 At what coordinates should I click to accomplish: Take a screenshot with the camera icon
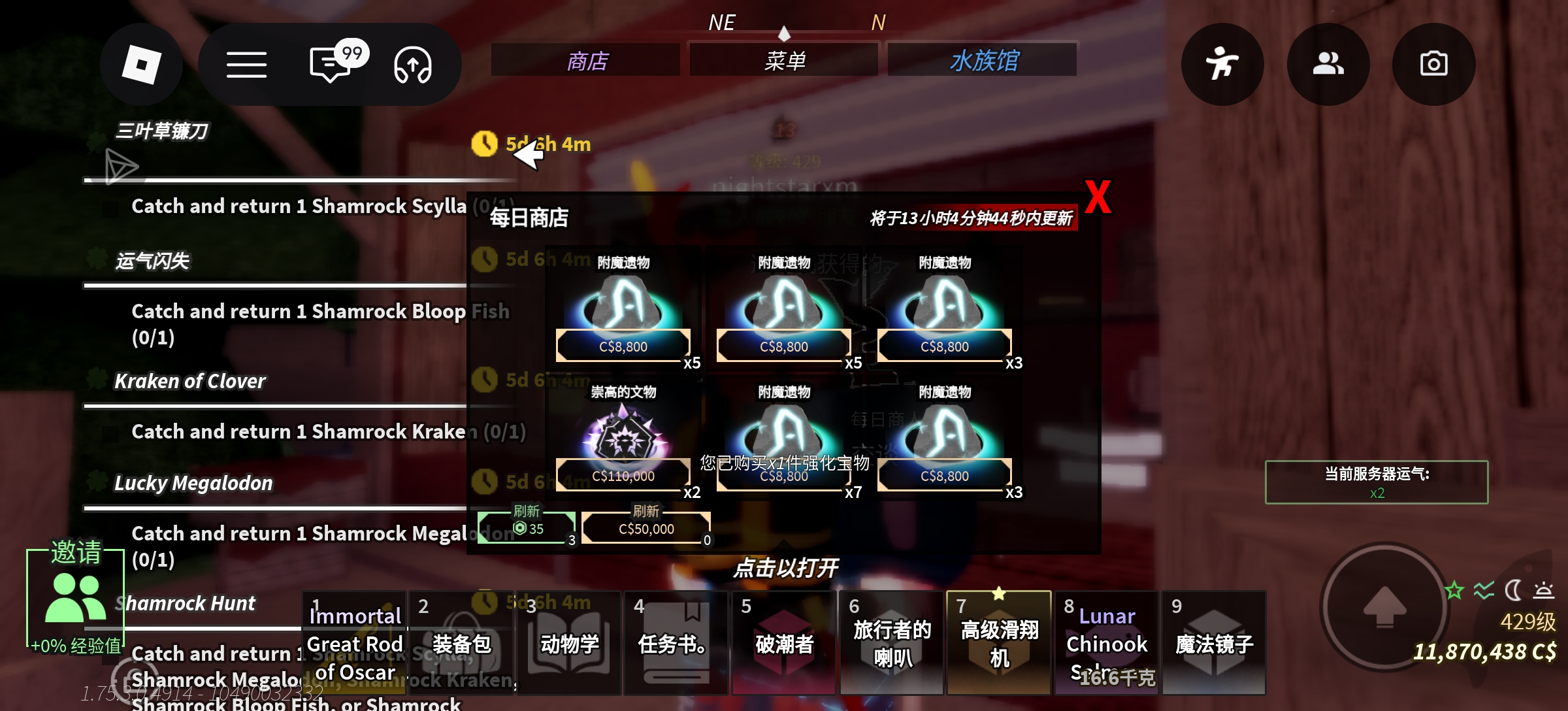1433,63
